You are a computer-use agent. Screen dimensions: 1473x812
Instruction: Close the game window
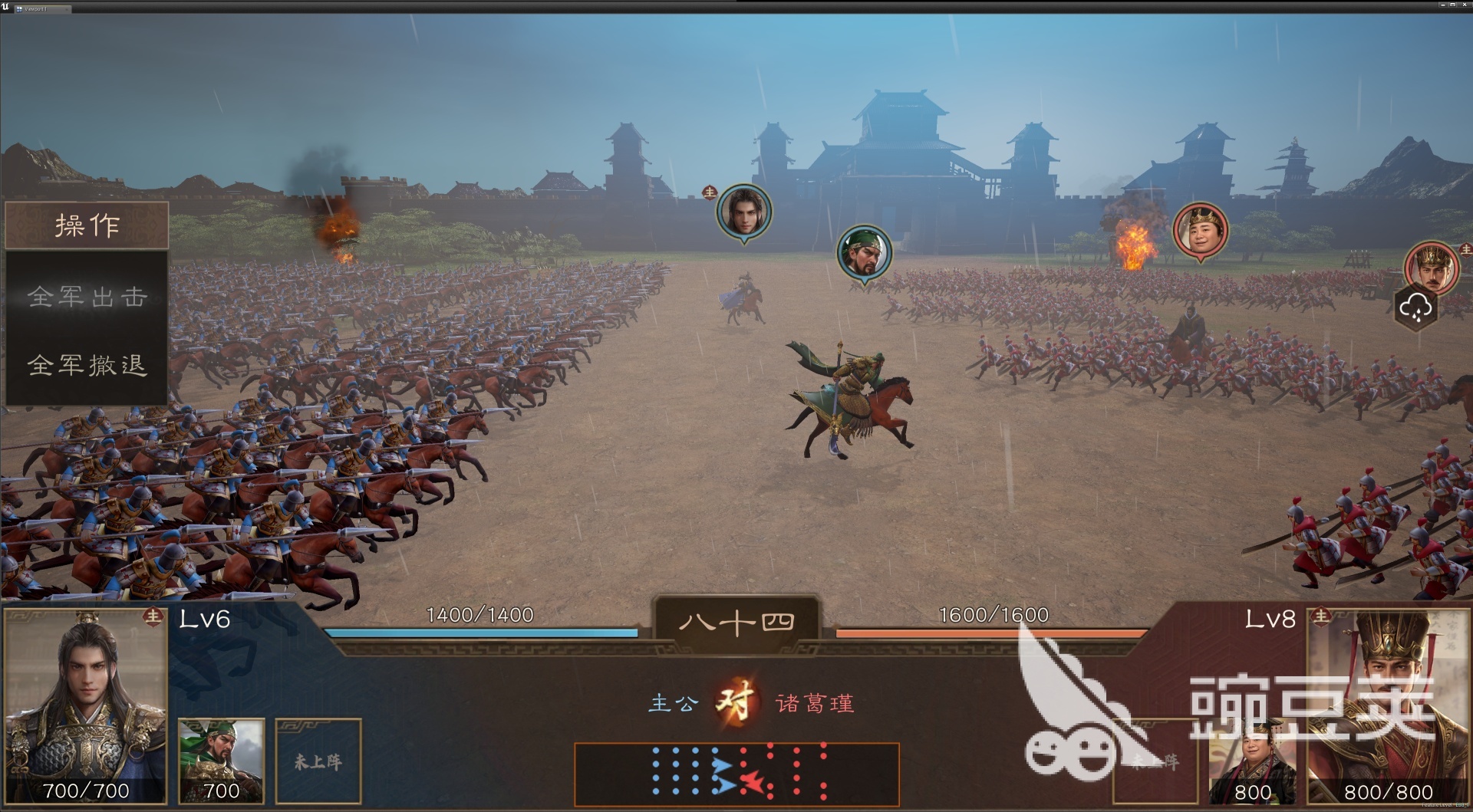click(x=1465, y=5)
